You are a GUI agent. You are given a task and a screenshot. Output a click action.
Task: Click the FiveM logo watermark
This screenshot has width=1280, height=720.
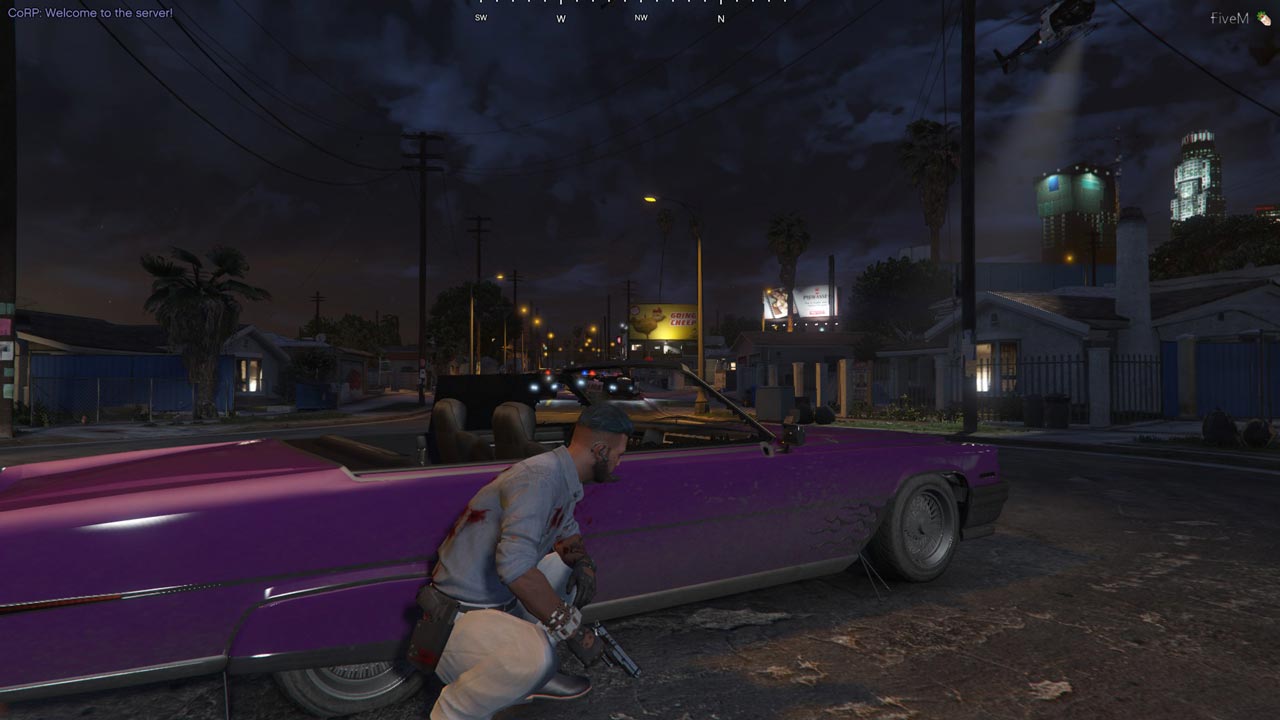coord(1238,18)
